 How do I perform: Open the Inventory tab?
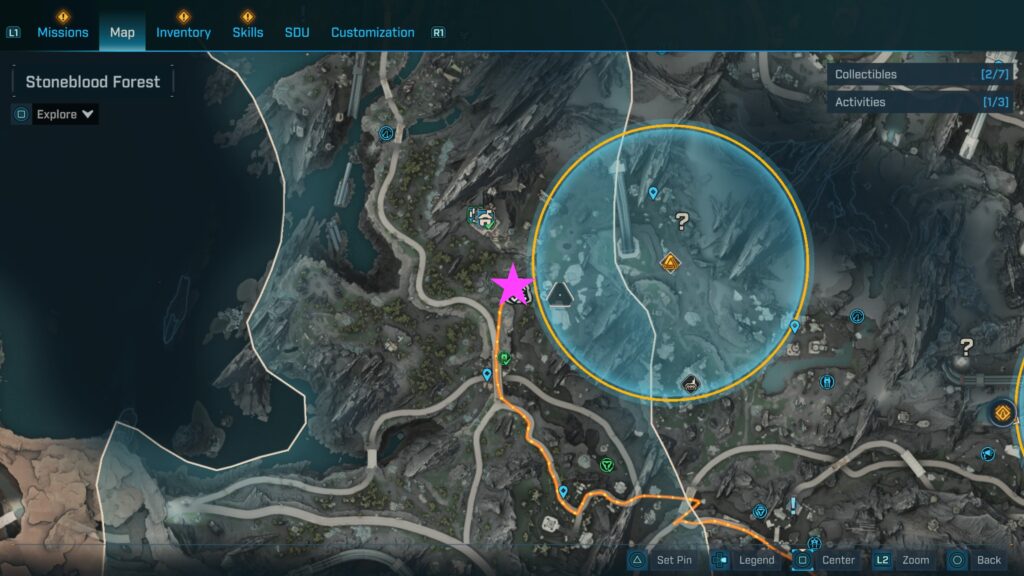183,32
